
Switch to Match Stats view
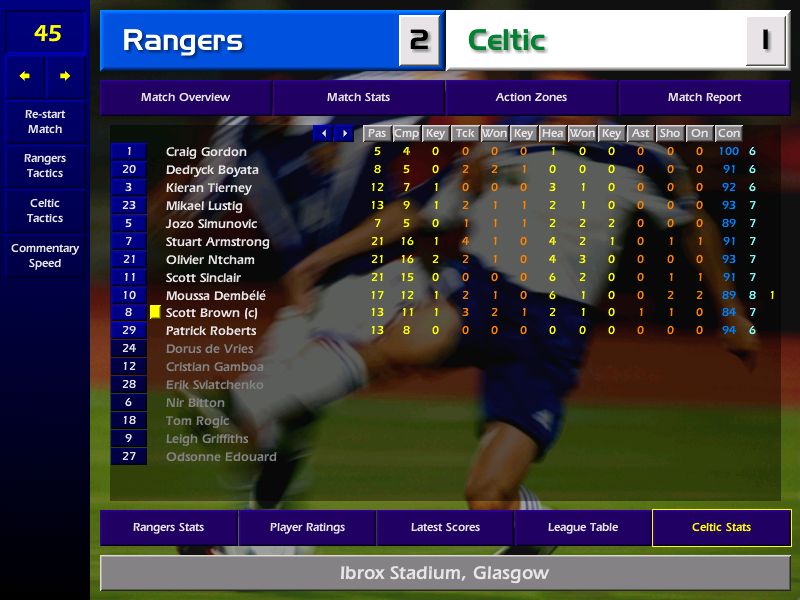click(x=358, y=97)
